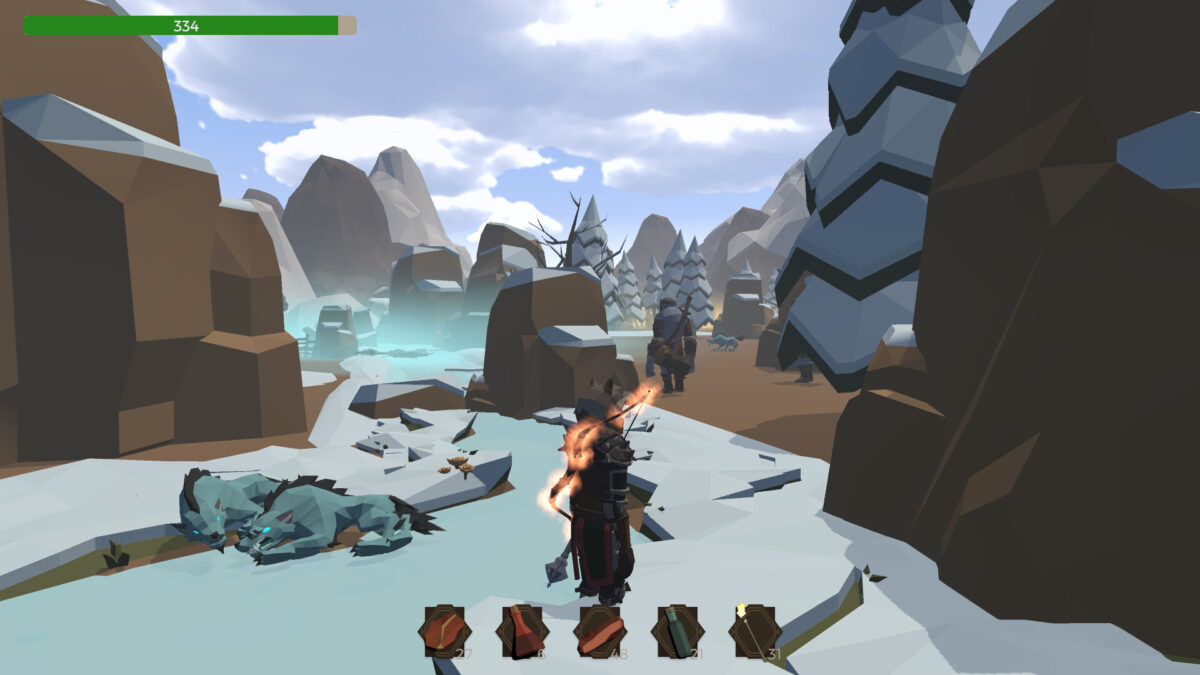The width and height of the screenshot is (1200, 675).
Task: Select the raw steak hotbar slot
Action: [443, 632]
